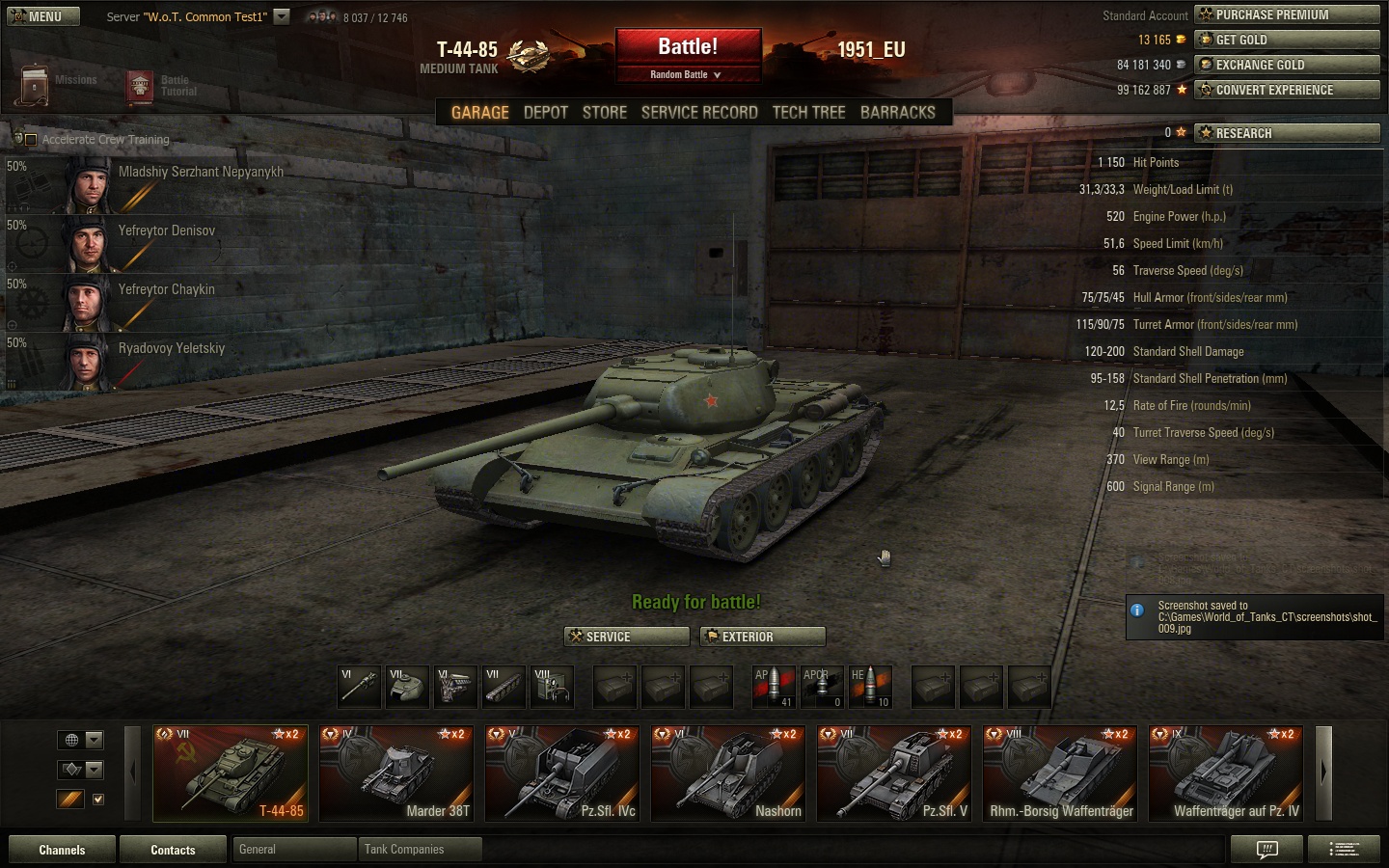View the SERVICE RECORD tab
This screenshot has width=1389, height=868.
(x=699, y=113)
